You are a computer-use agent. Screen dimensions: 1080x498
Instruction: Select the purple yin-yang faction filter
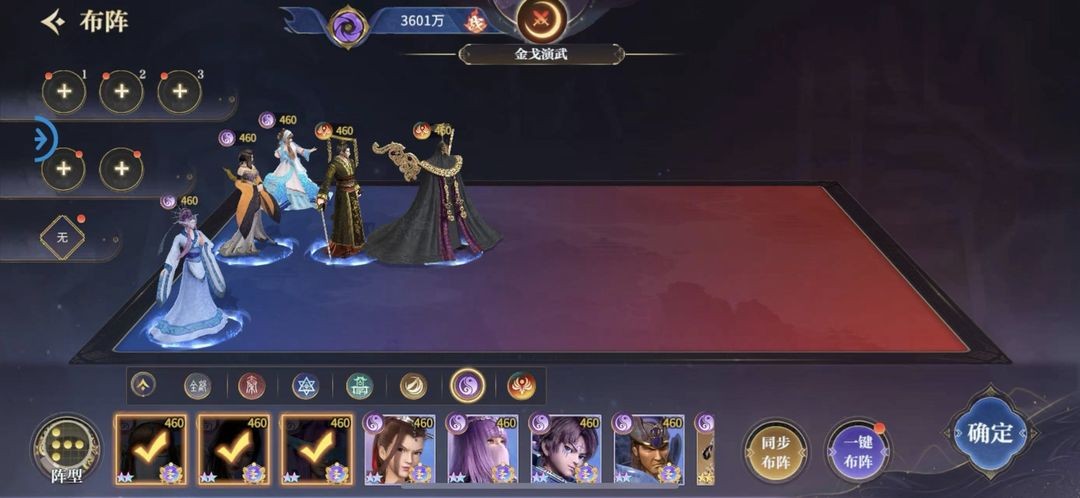tap(467, 385)
